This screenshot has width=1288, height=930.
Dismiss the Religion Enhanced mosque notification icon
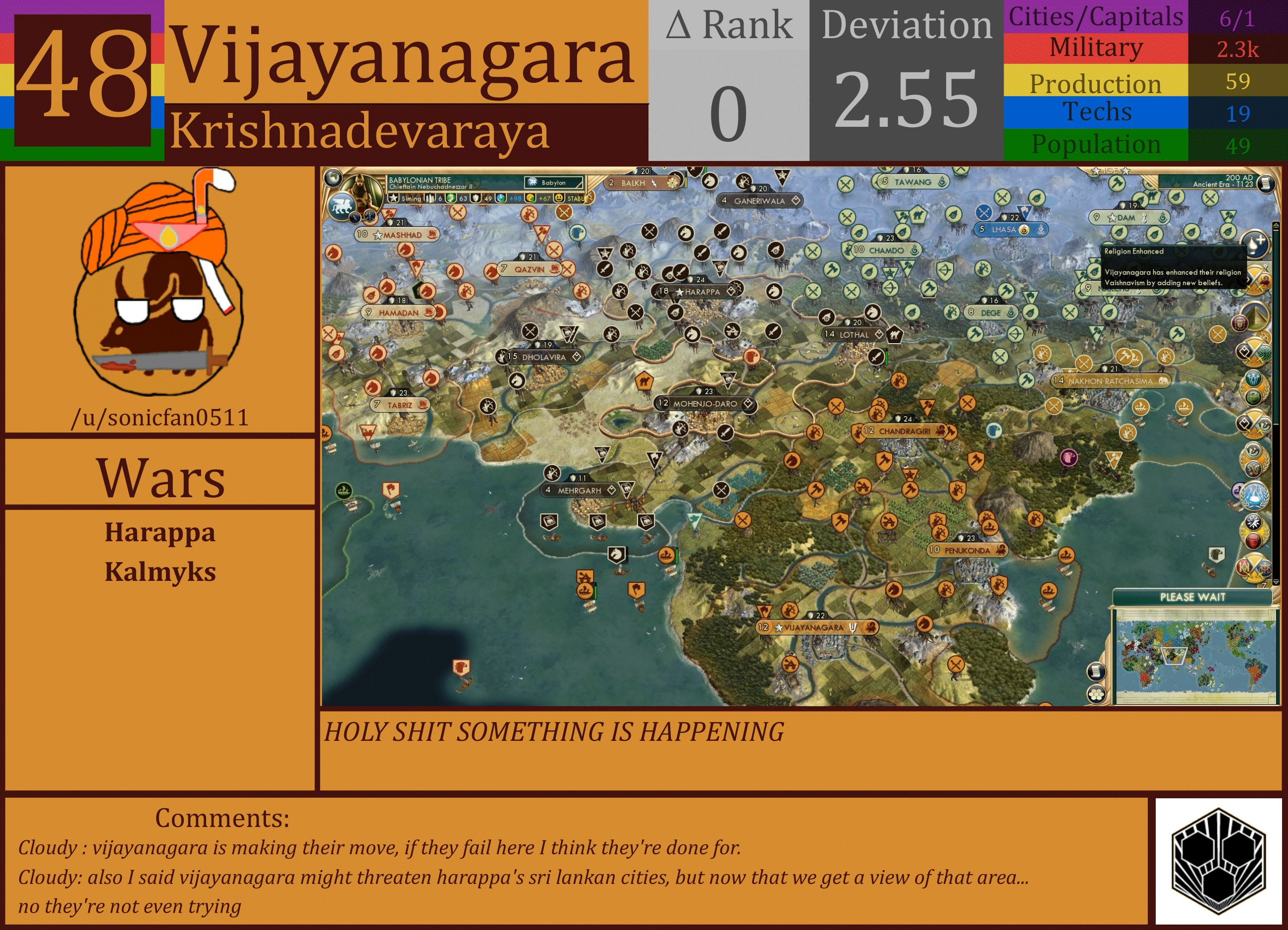[x=1254, y=246]
